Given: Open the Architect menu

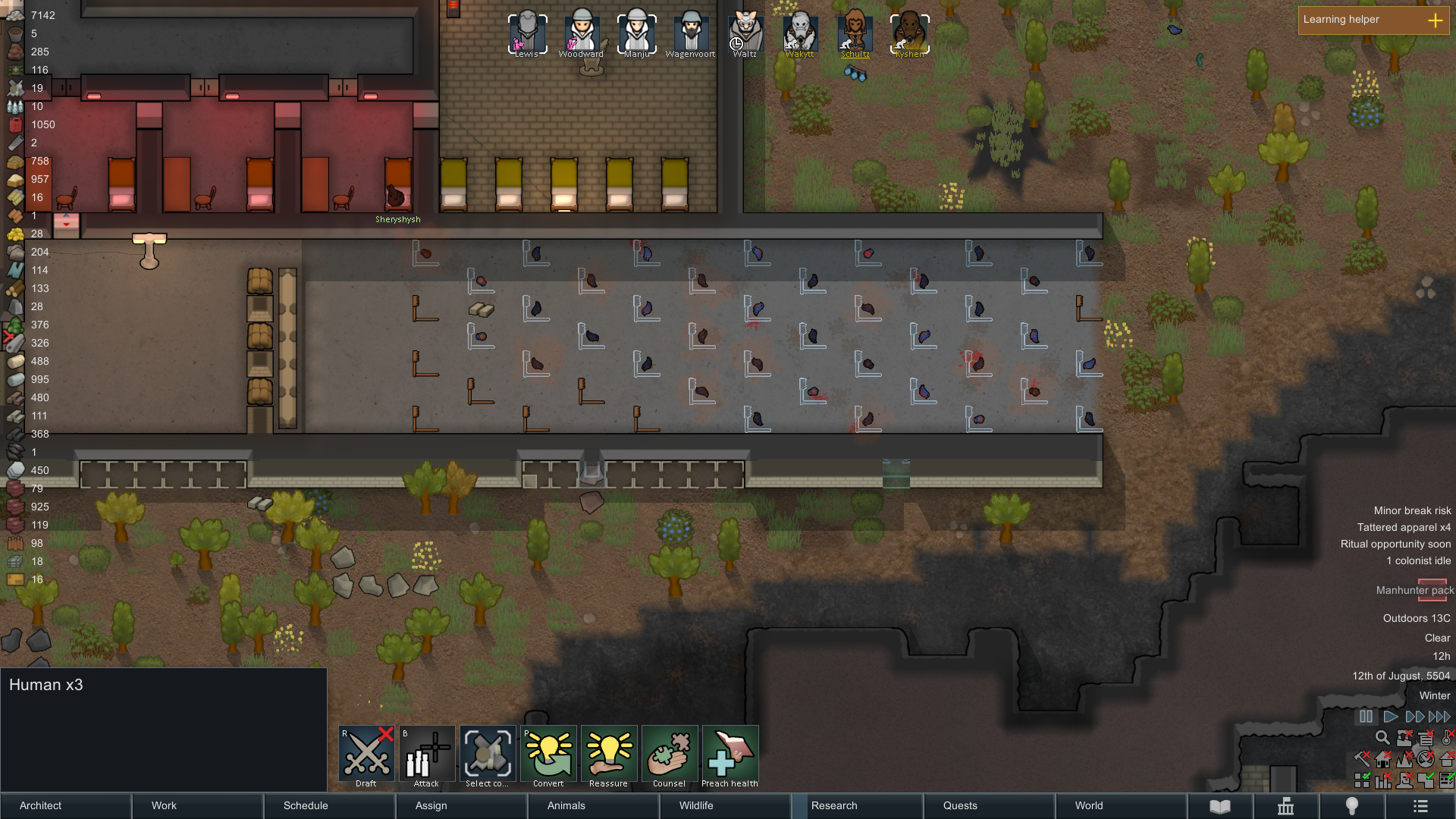Looking at the screenshot, I should (66, 805).
